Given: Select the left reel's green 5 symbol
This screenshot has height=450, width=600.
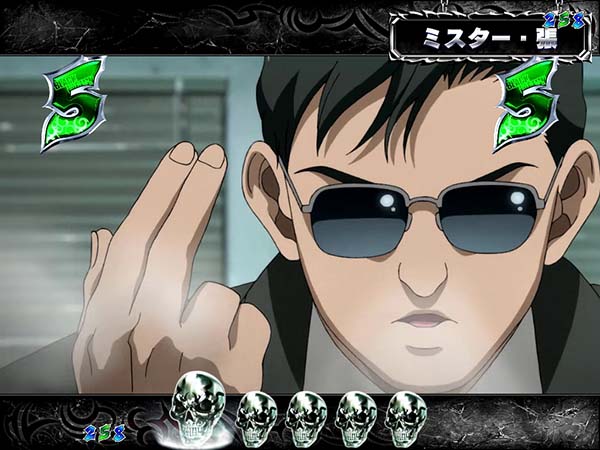Looking at the screenshot, I should (73, 104).
